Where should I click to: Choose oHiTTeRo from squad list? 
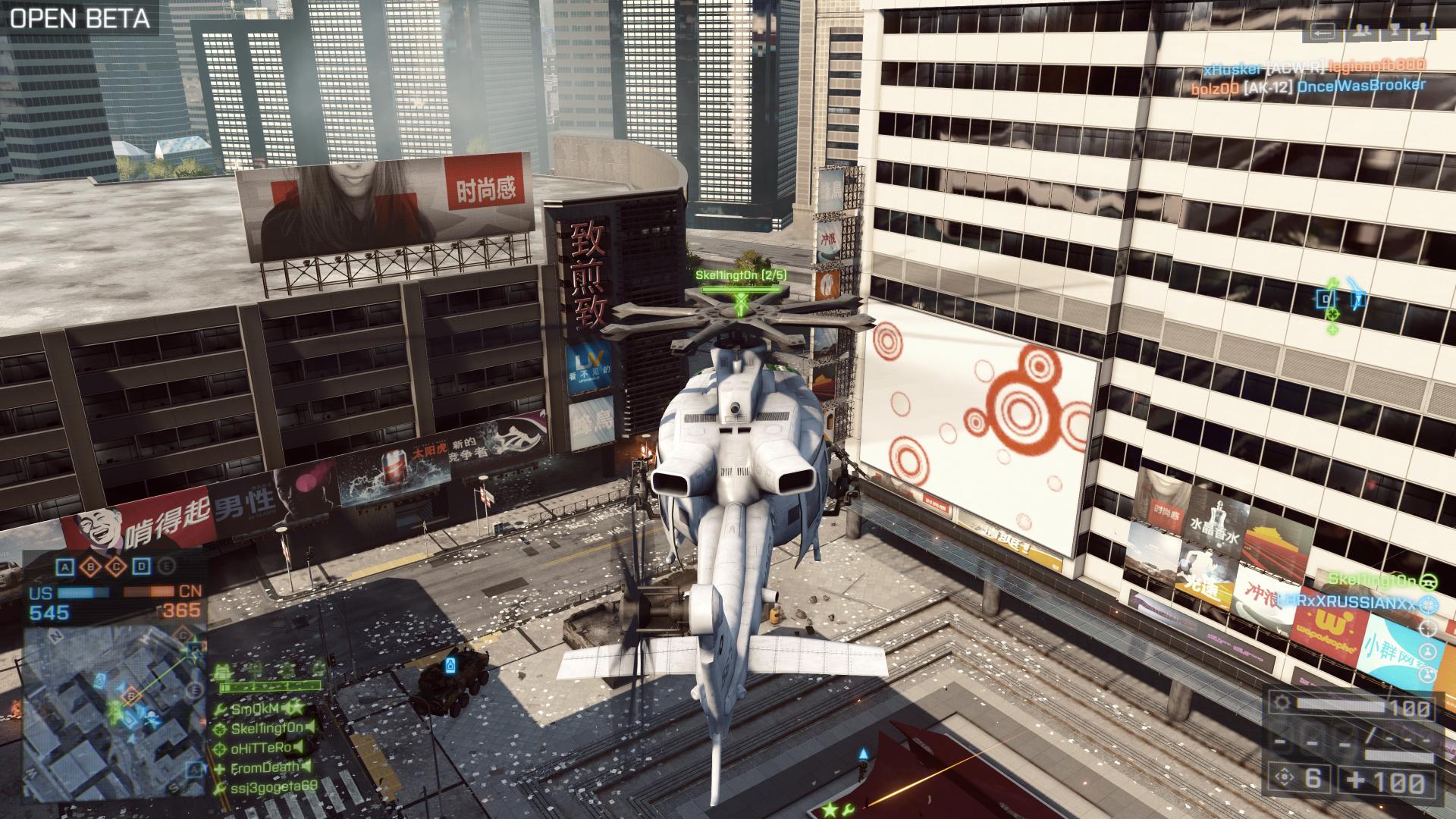click(x=261, y=748)
